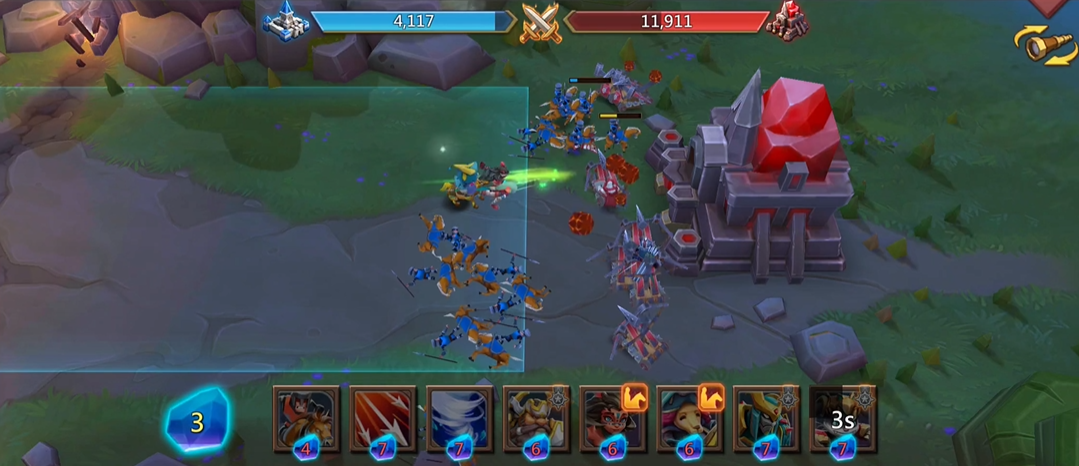Activate the red arrow volley skill card

pos(383,419)
